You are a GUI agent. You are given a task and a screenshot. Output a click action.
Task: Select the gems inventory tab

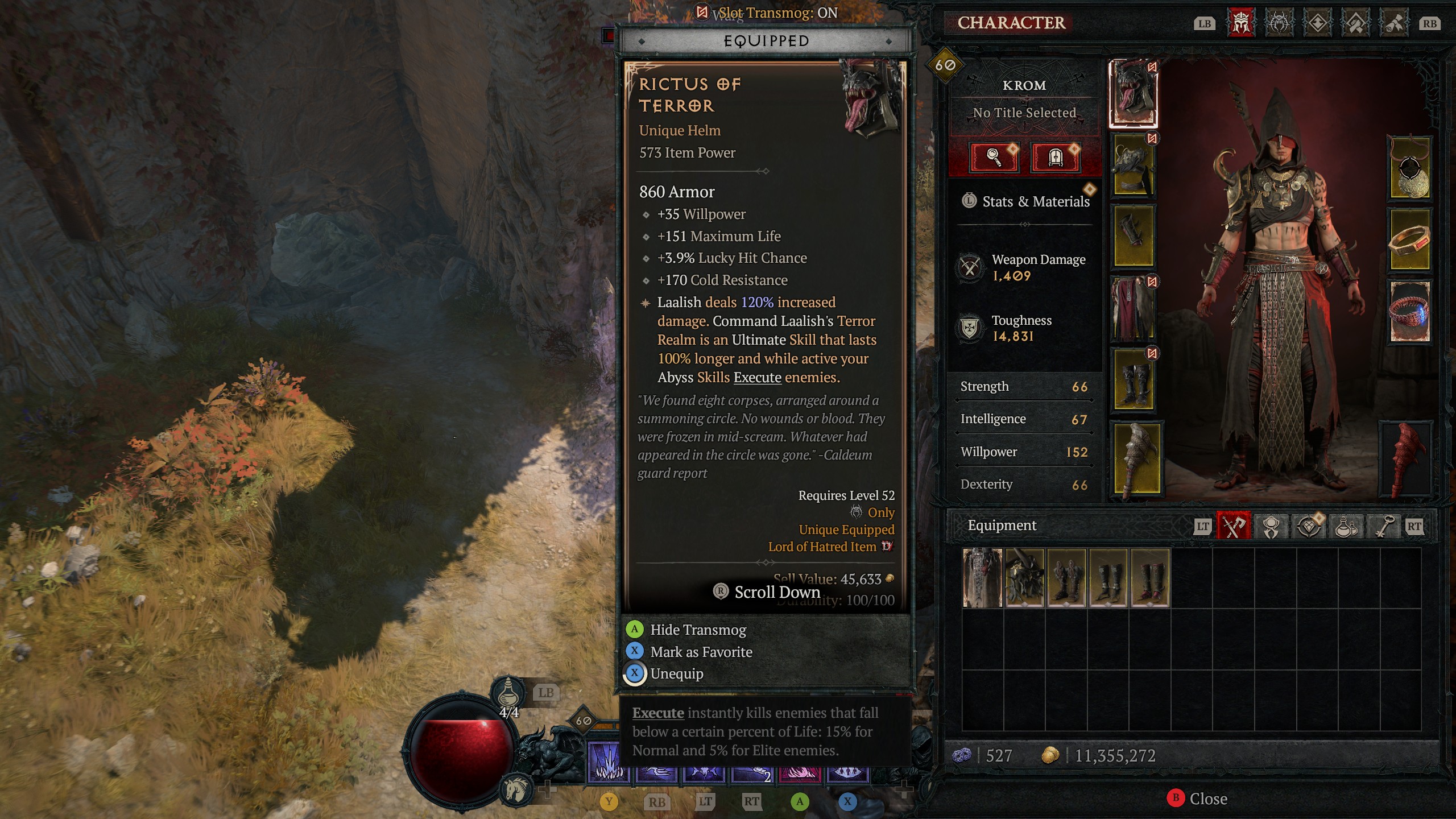coord(1309,526)
